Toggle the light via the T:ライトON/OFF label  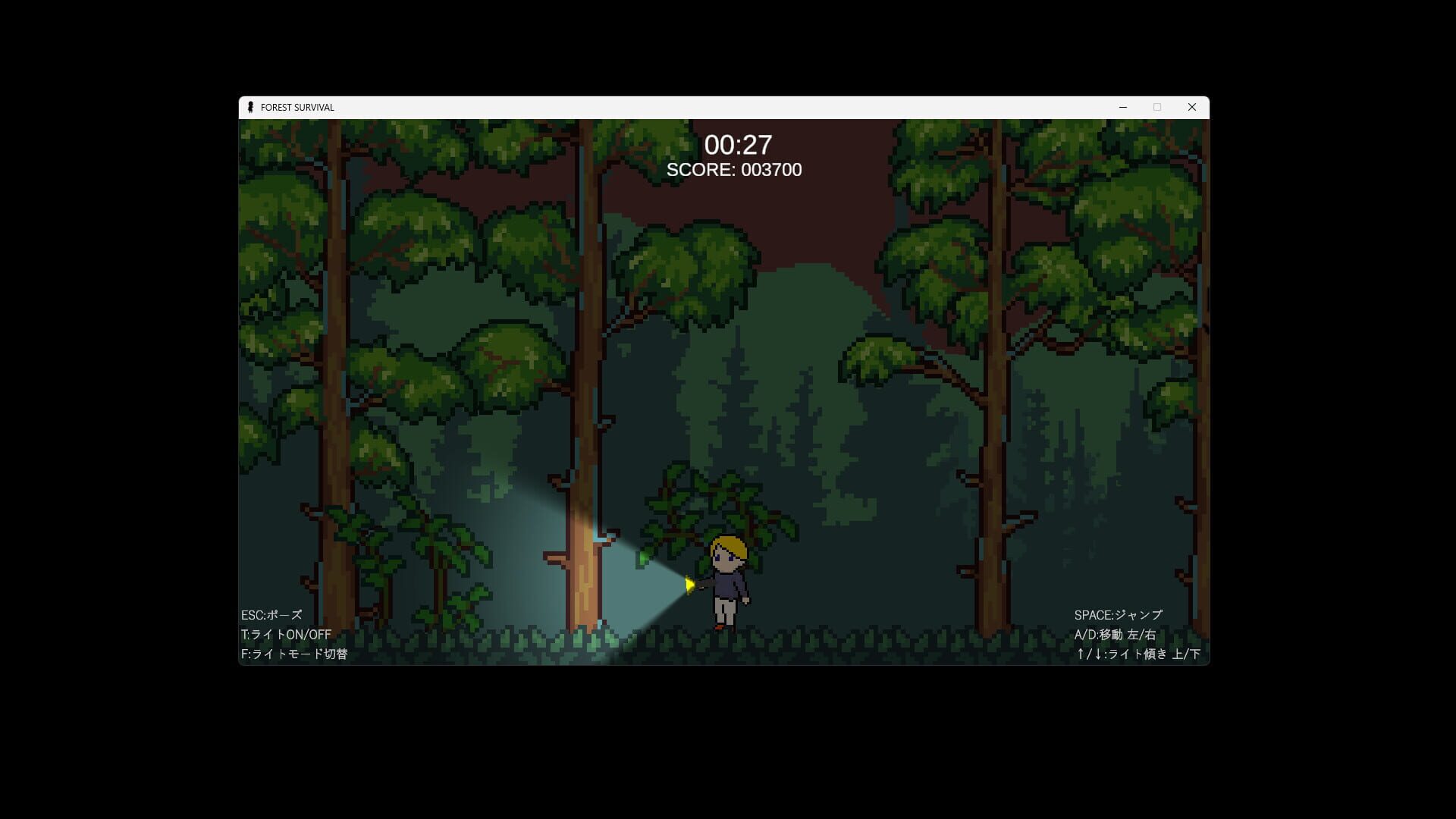(286, 635)
